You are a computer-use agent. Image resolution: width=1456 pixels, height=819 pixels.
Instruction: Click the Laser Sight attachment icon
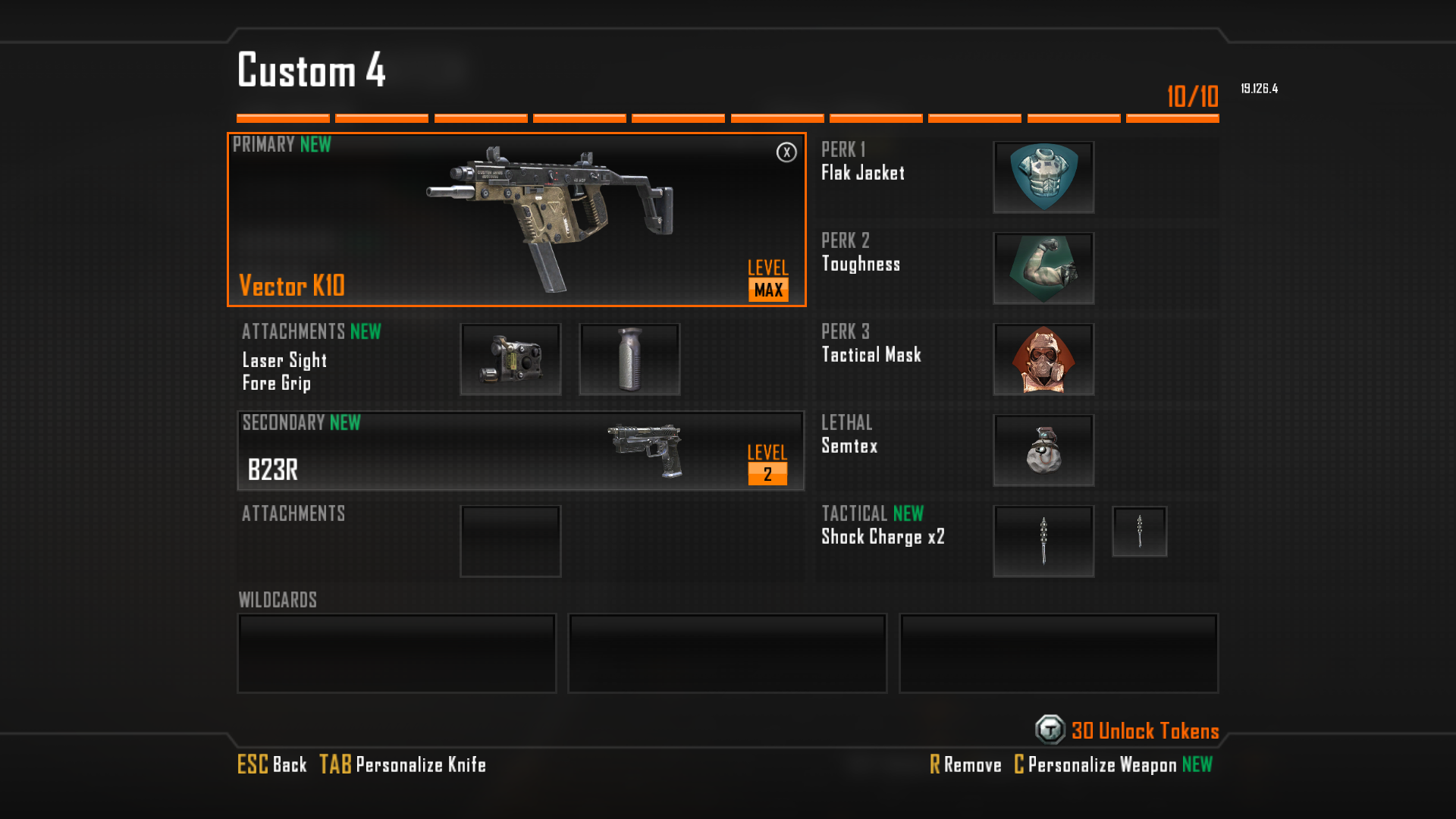click(510, 359)
